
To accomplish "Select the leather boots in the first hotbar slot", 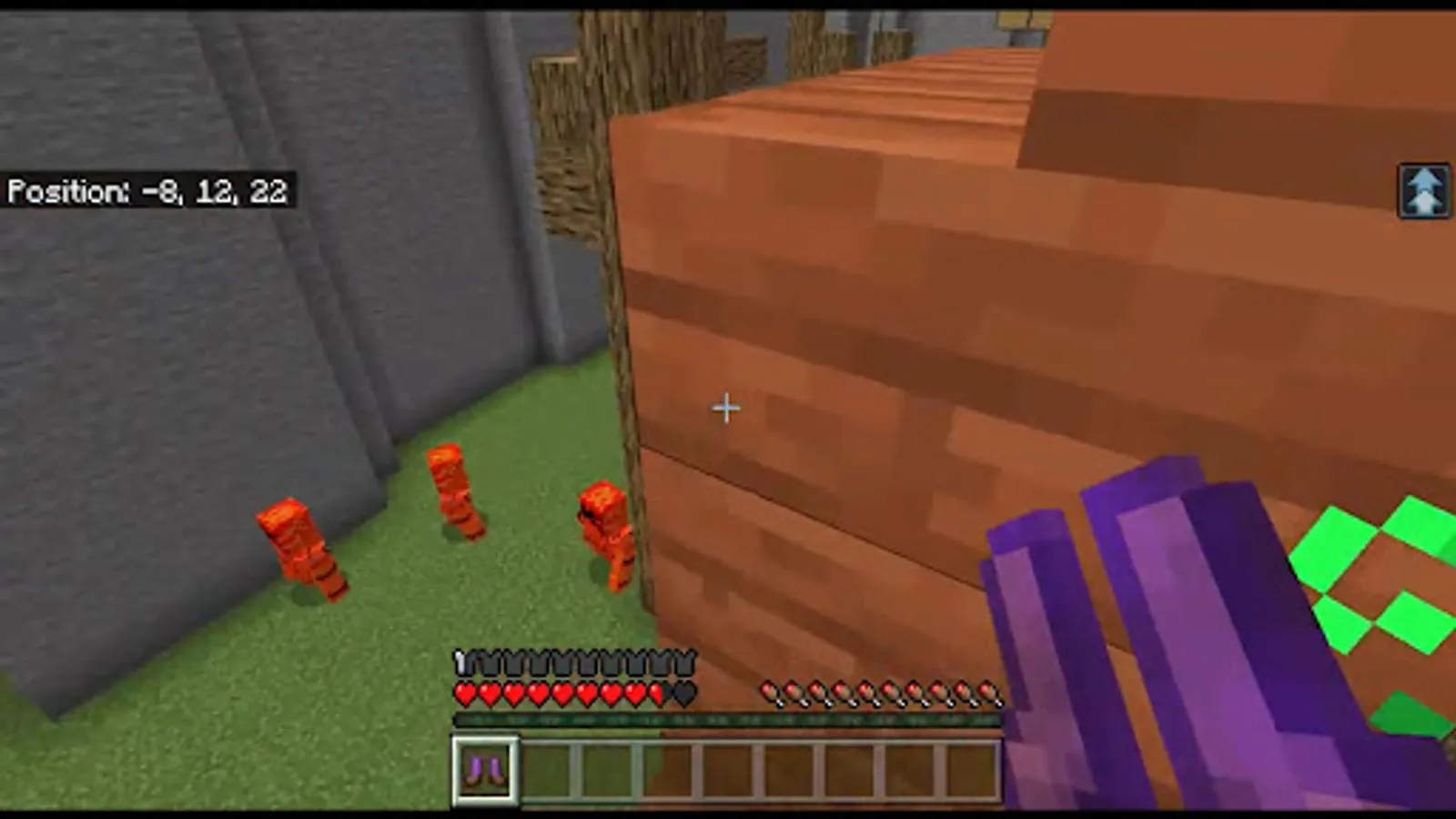I will pyautogui.click(x=484, y=769).
